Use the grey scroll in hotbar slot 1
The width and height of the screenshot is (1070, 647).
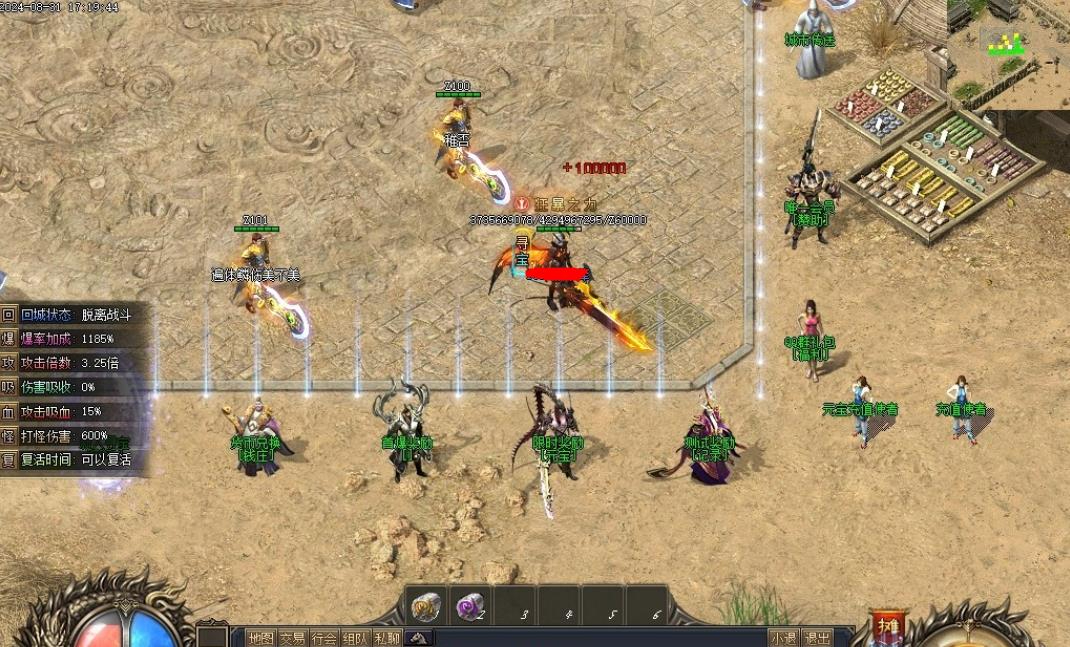click(x=427, y=606)
